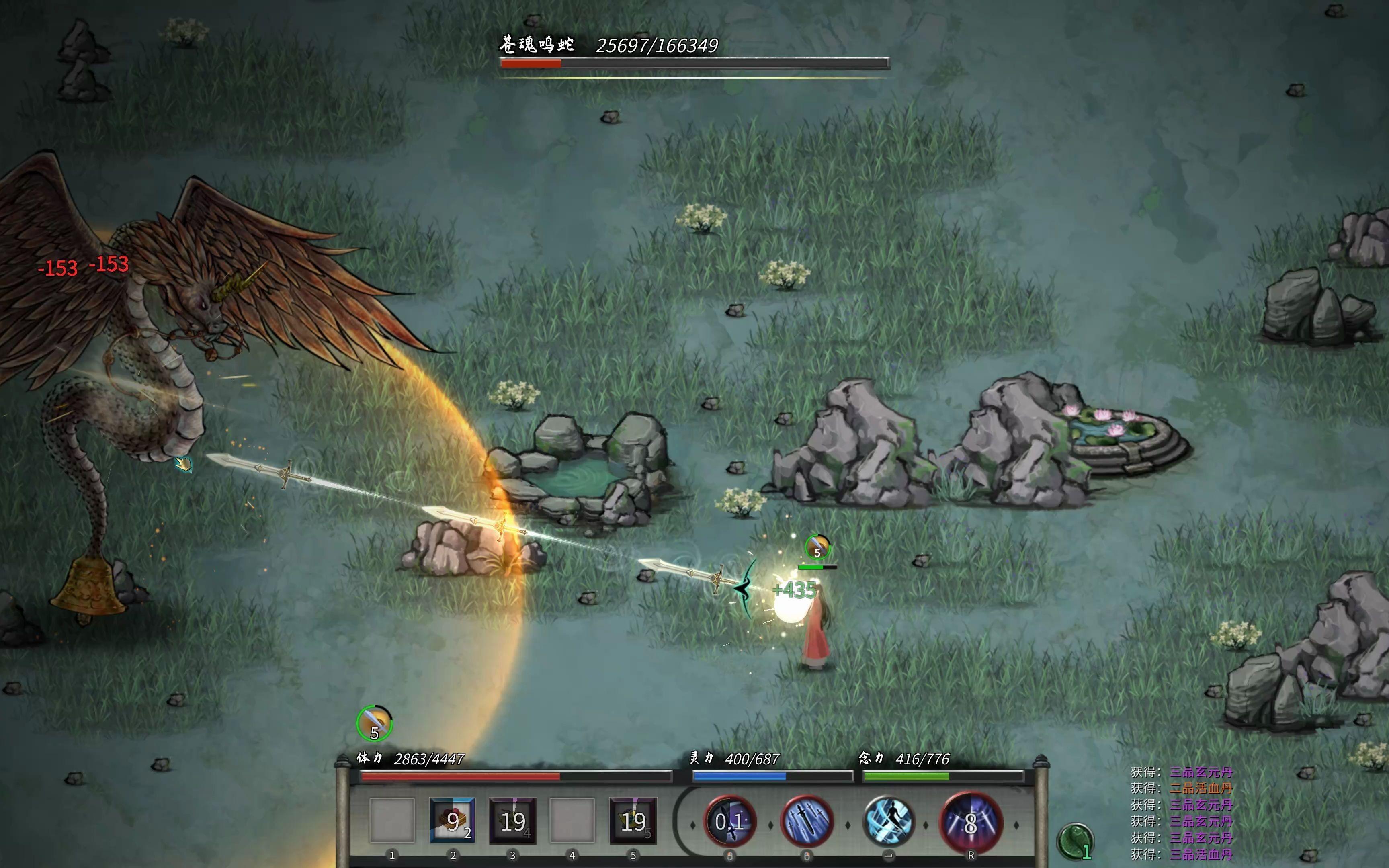Activate the sword slash skill on cooldown
Image resolution: width=1389 pixels, height=868 pixels.
point(729,821)
